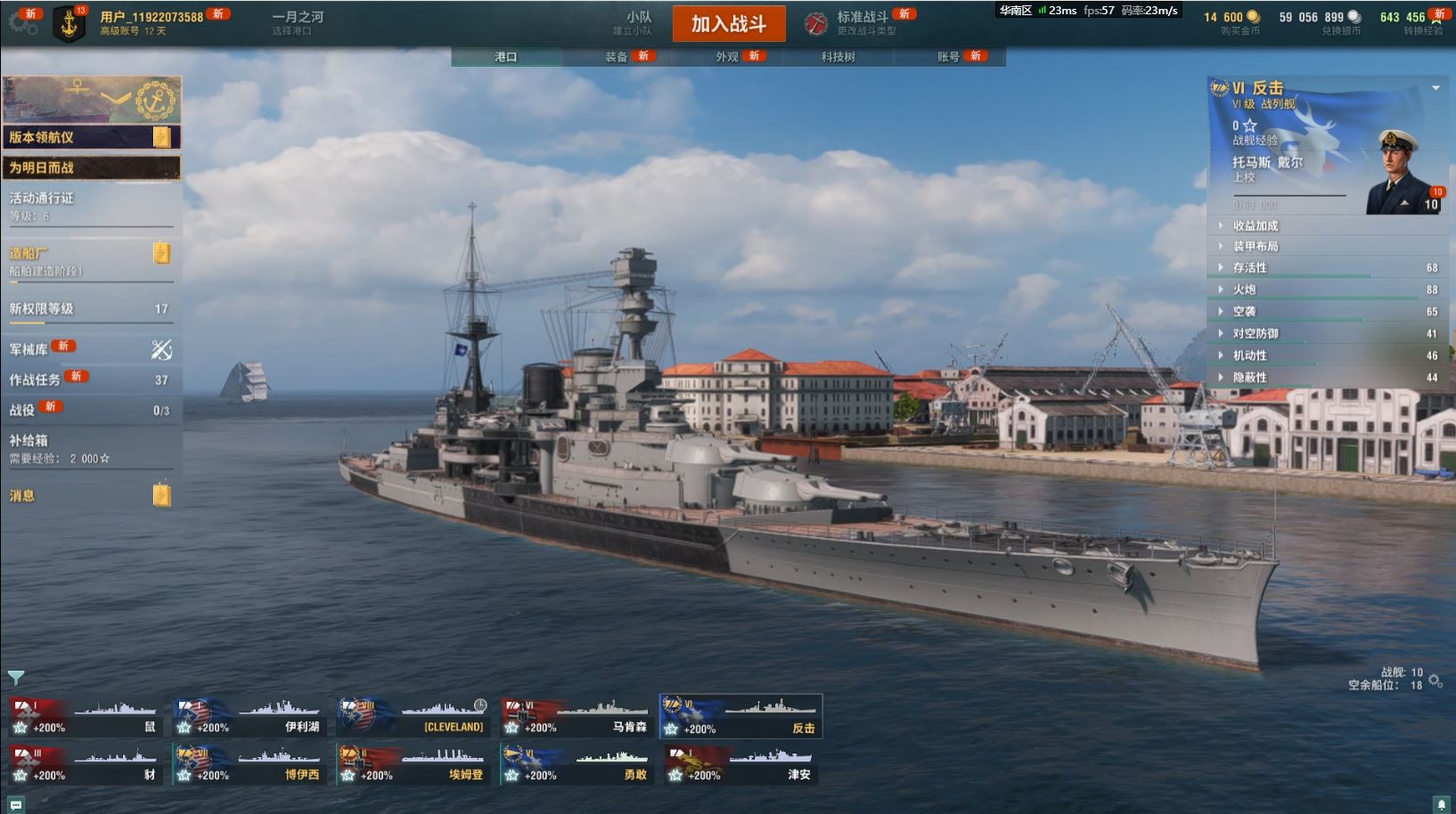Change battle type via 标准战斗
The height and width of the screenshot is (814, 1456).
point(861,22)
